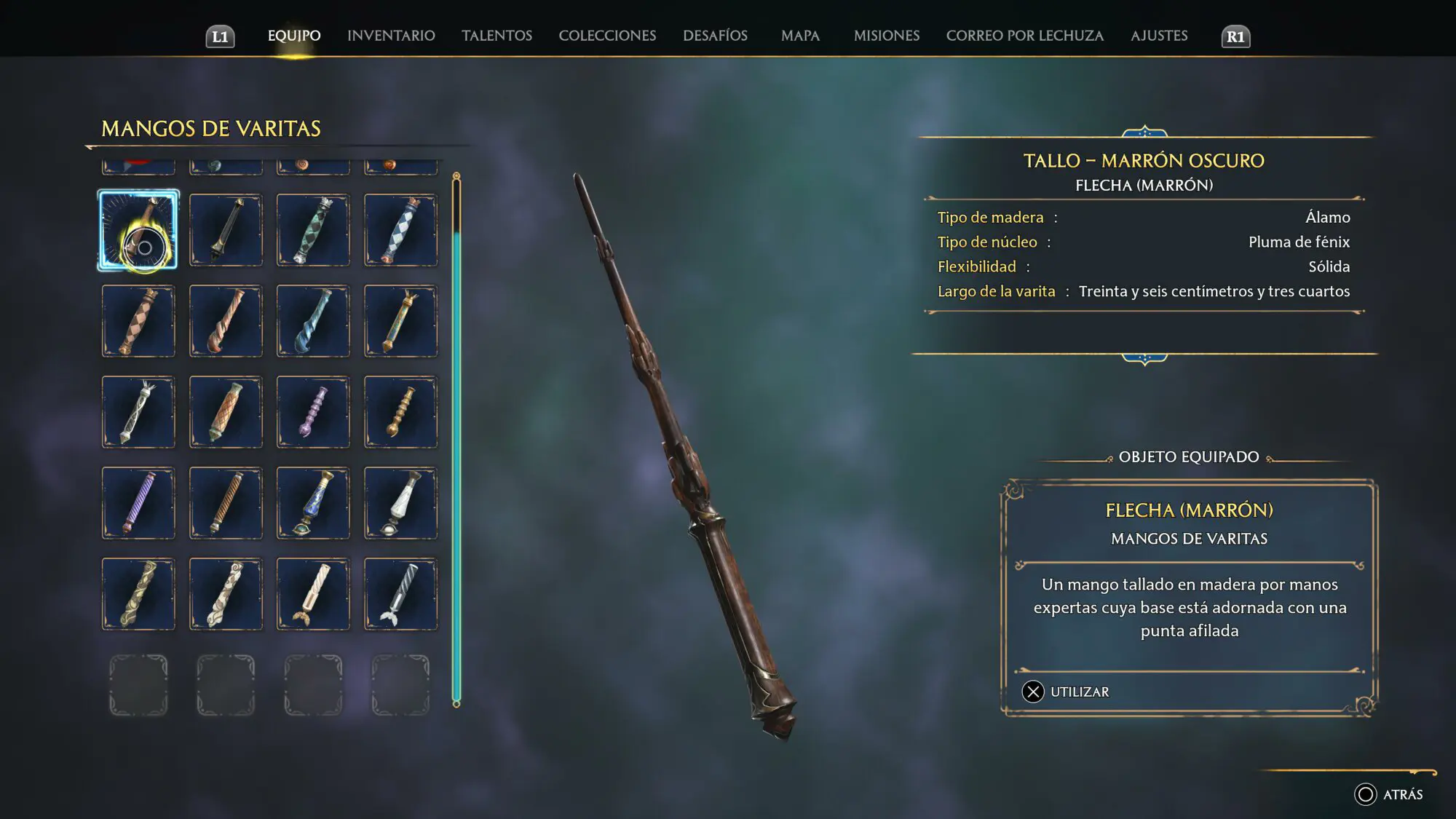Pick the blue starry handle with eye base
Viewport: 1456px width, 819px height.
pyautogui.click(x=313, y=503)
